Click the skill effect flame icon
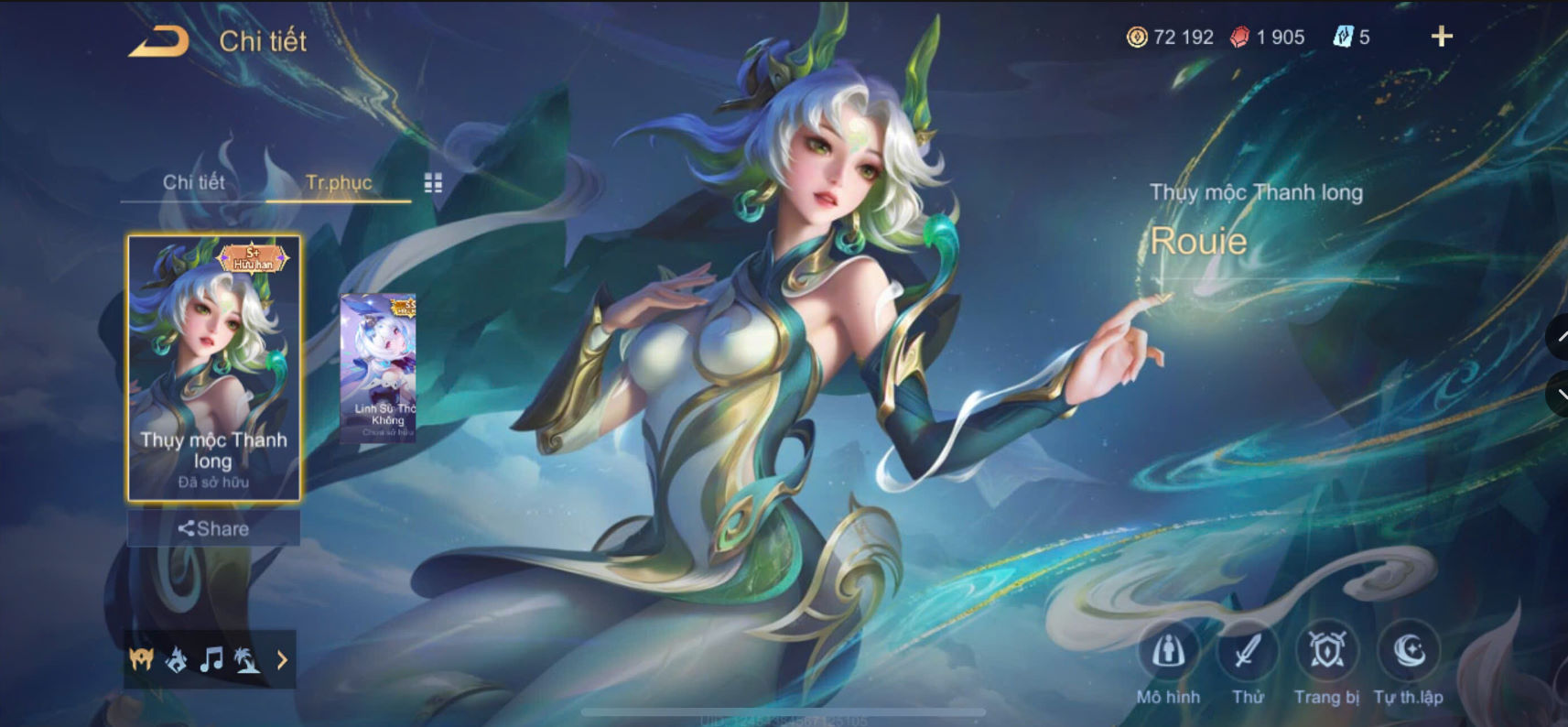Screen dimensions: 1568x727 coord(176,659)
